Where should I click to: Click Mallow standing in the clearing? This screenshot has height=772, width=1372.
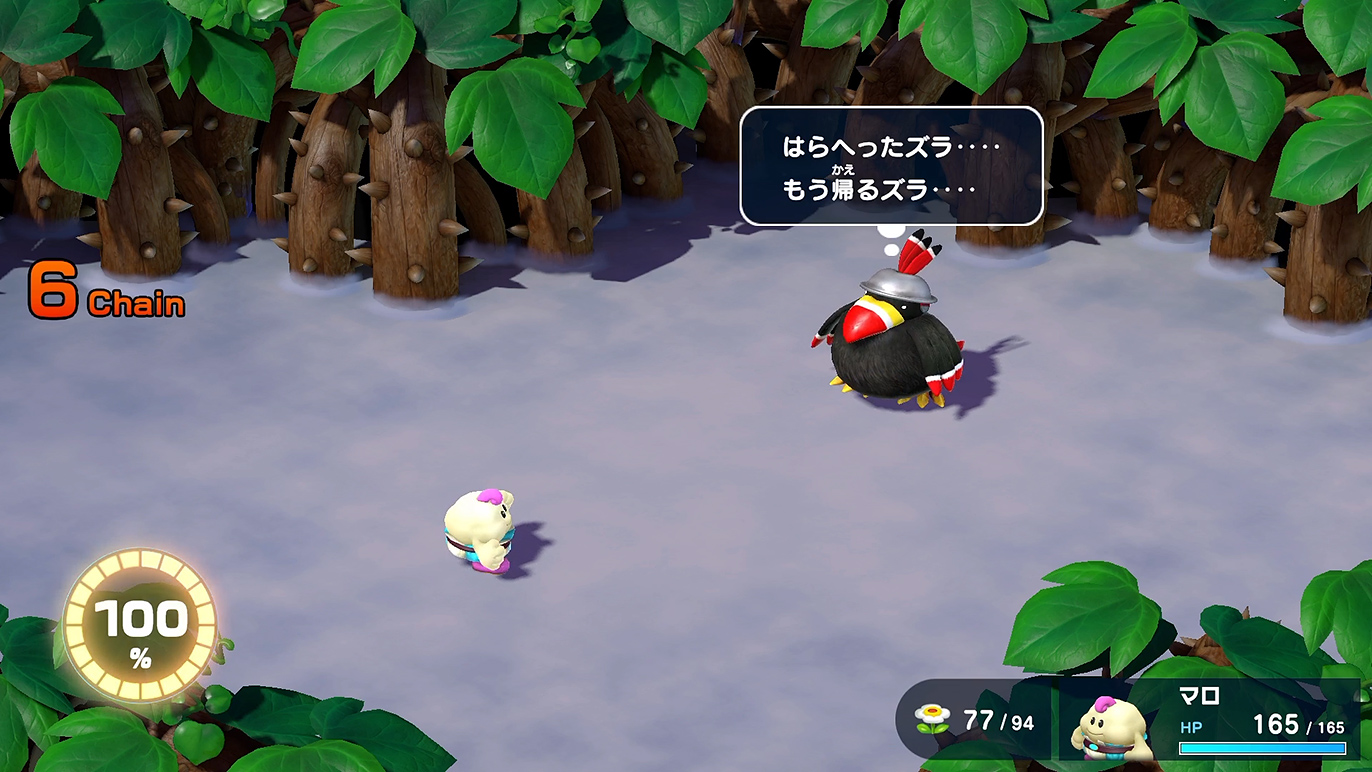pyautogui.click(x=480, y=530)
